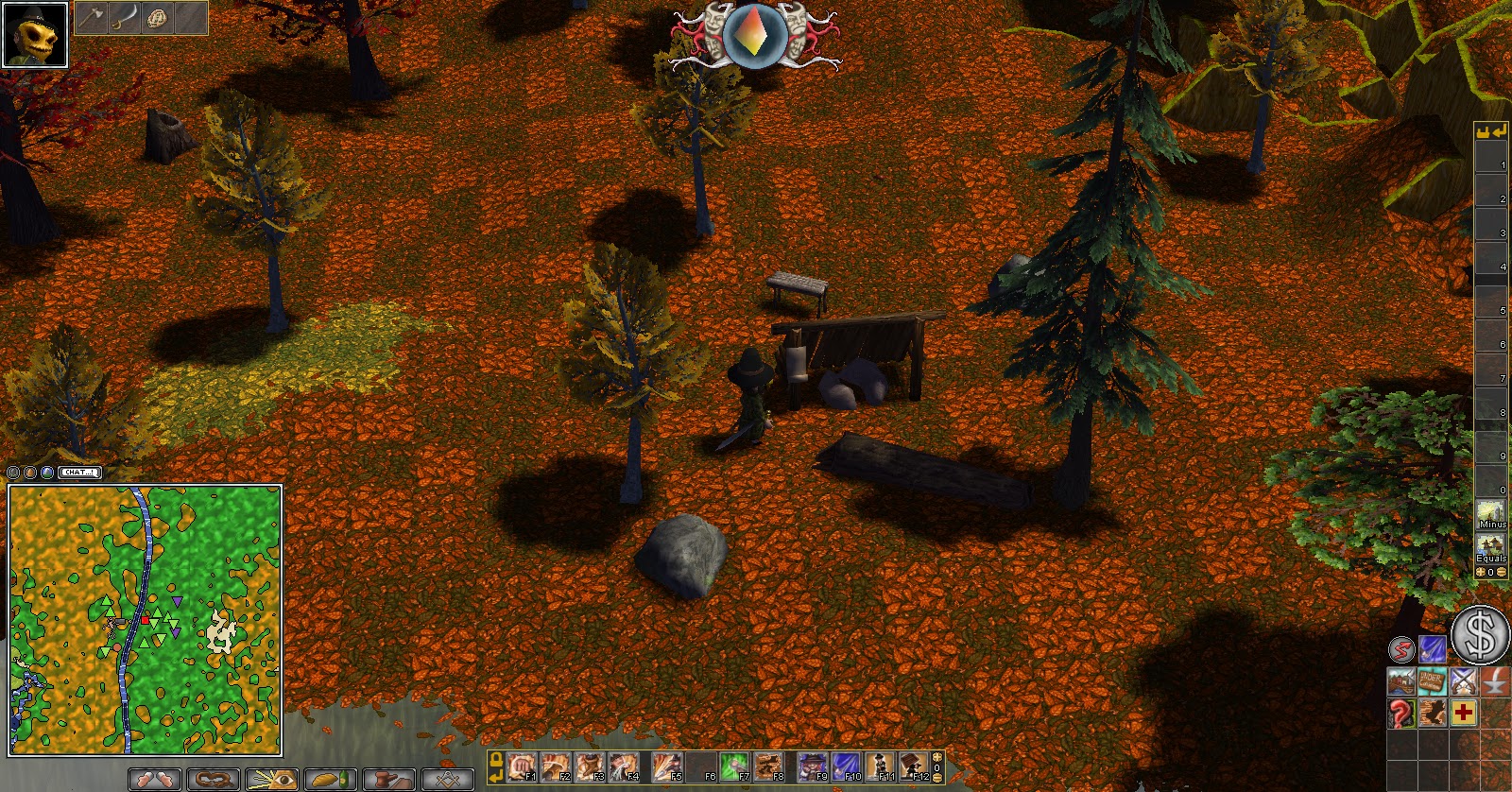Click the red cross medical icon
Screen dimensions: 1512x792
click(x=1463, y=713)
